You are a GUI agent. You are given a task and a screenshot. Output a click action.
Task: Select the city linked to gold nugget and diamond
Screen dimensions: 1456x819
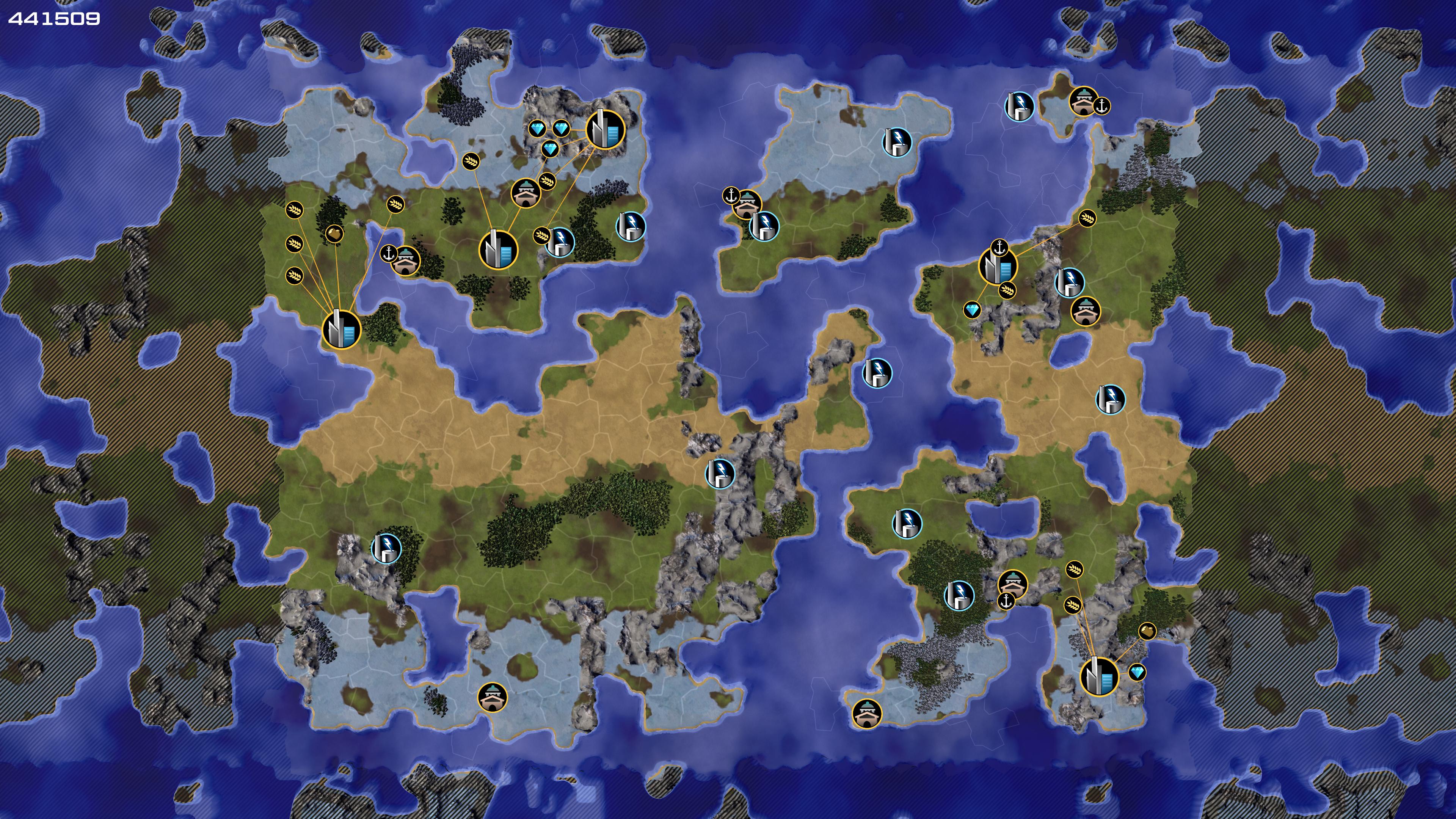pos(1099,676)
